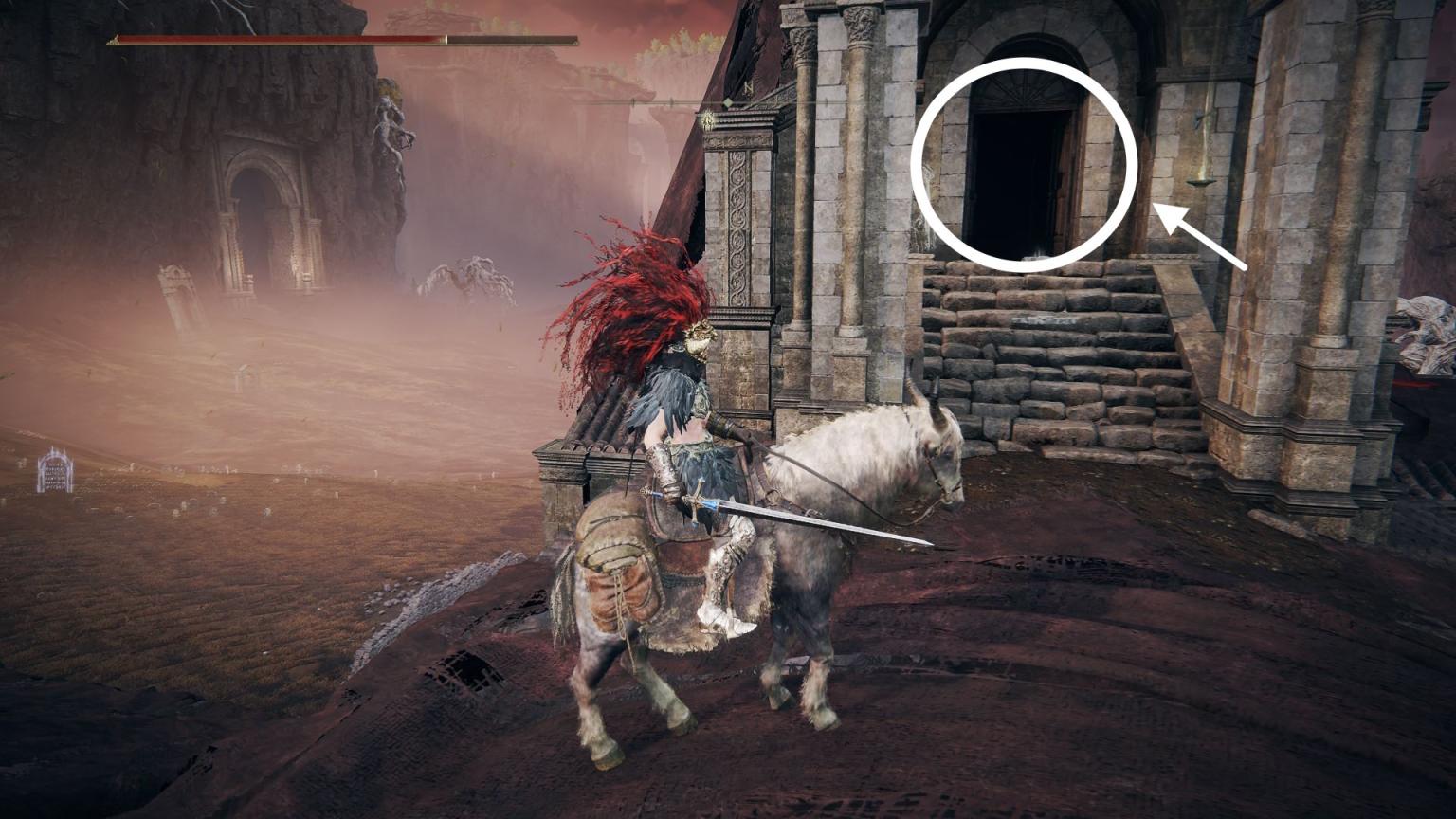Click the diamond waypoint marker on the compass
The image size is (1456, 819).
coord(727,100)
